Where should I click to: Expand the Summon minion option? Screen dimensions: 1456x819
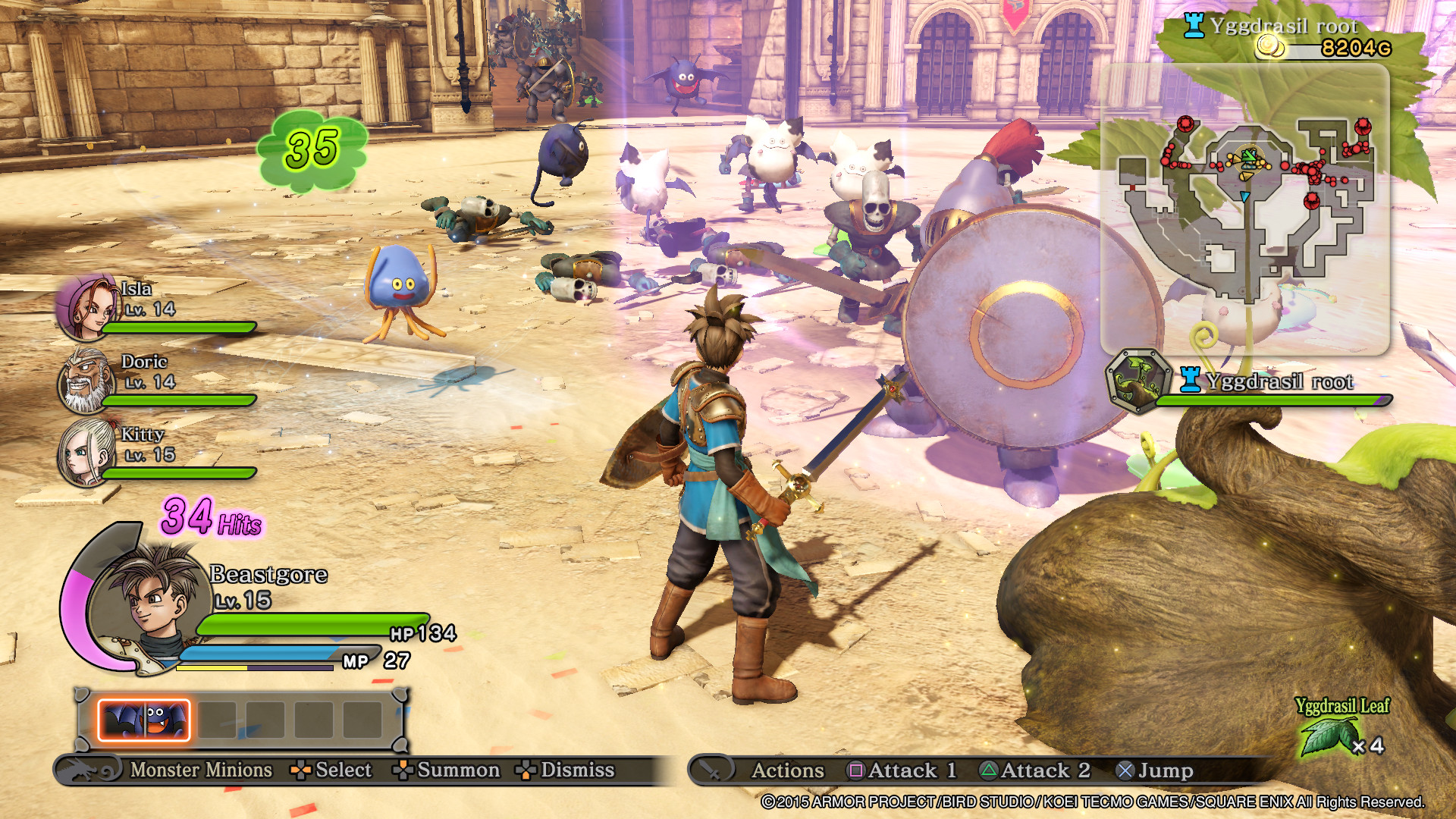[404, 770]
